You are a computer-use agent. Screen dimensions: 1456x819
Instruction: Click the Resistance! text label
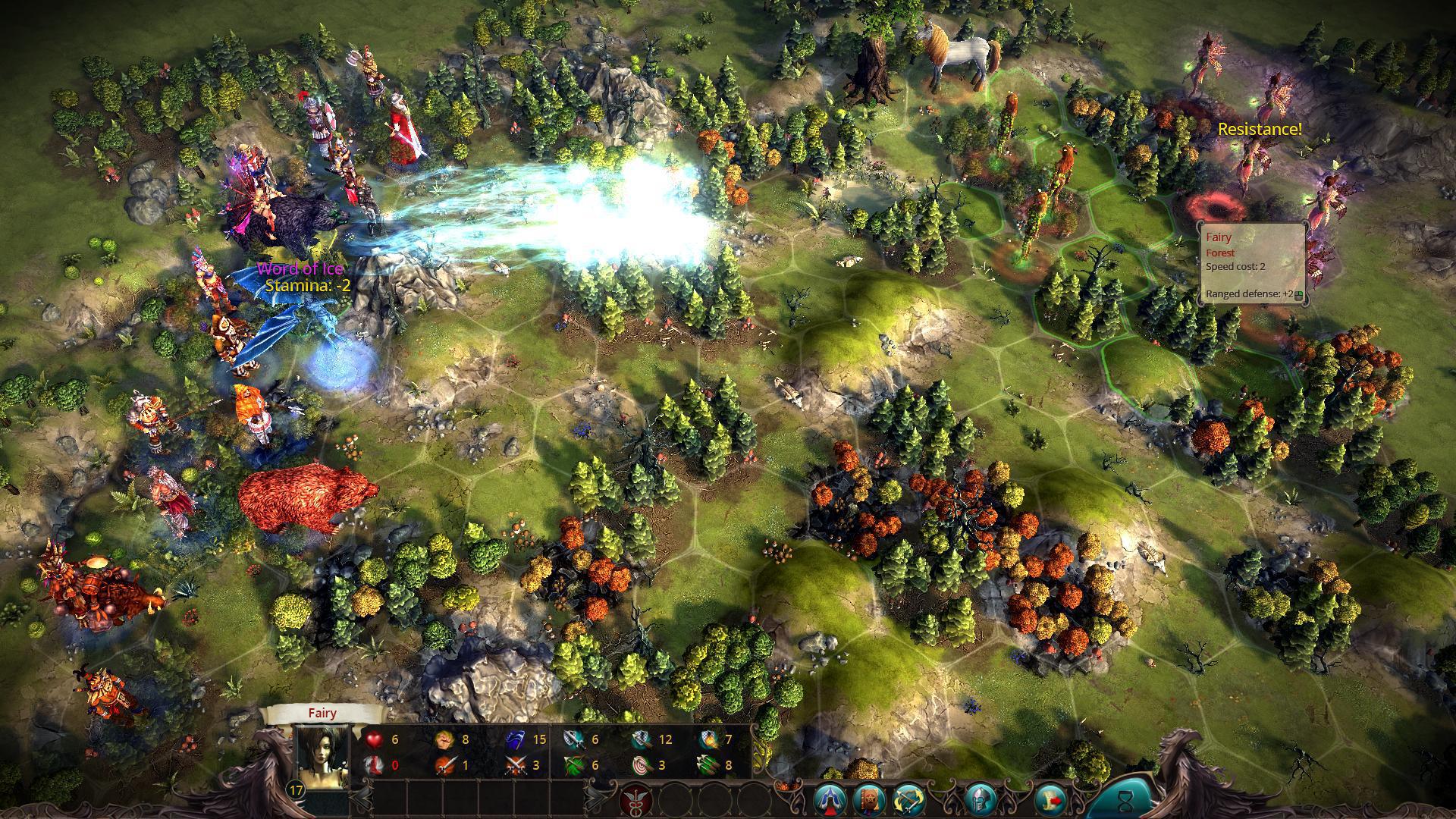tap(1260, 129)
